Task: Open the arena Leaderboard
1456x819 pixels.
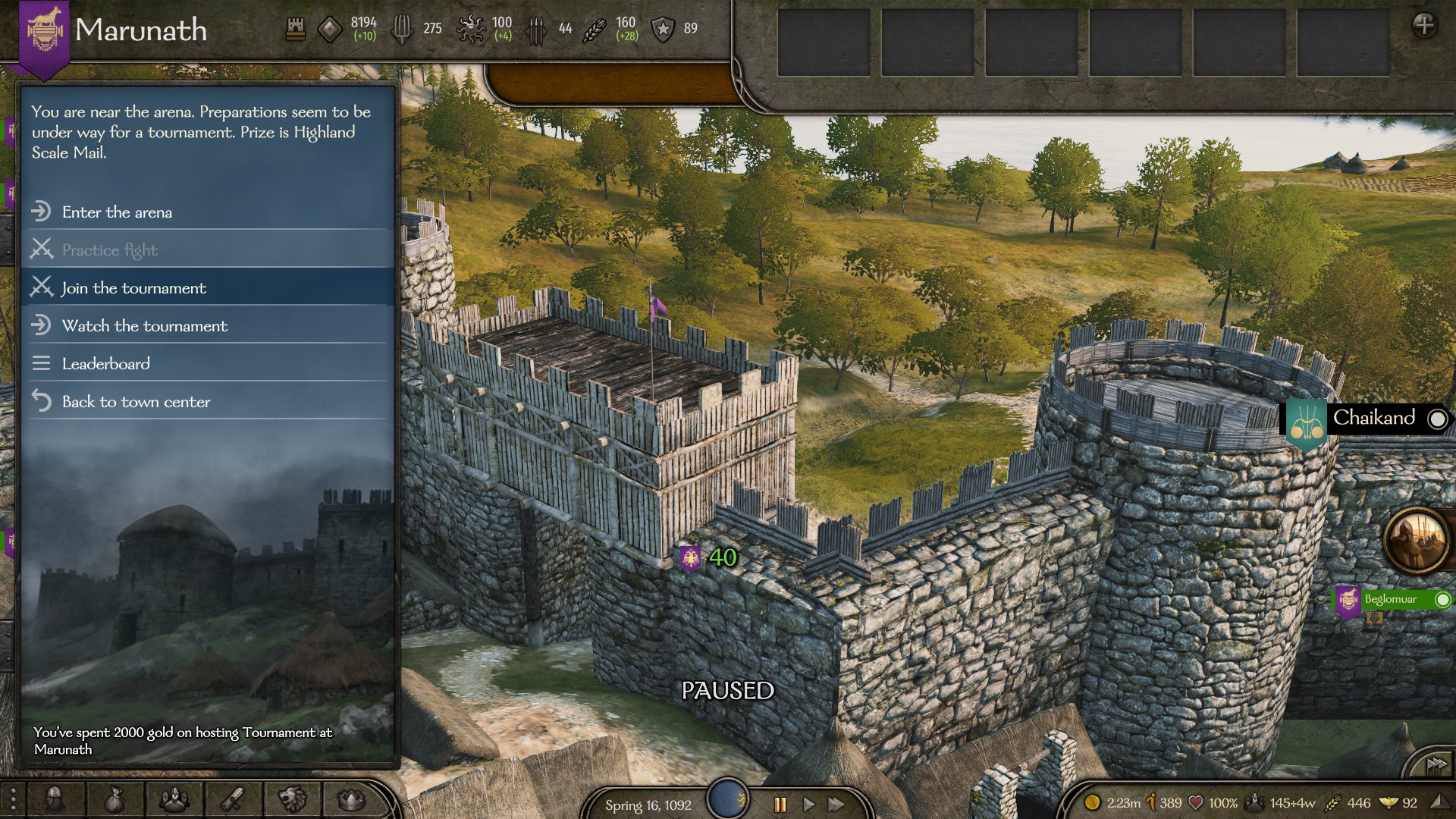Action: [x=106, y=364]
